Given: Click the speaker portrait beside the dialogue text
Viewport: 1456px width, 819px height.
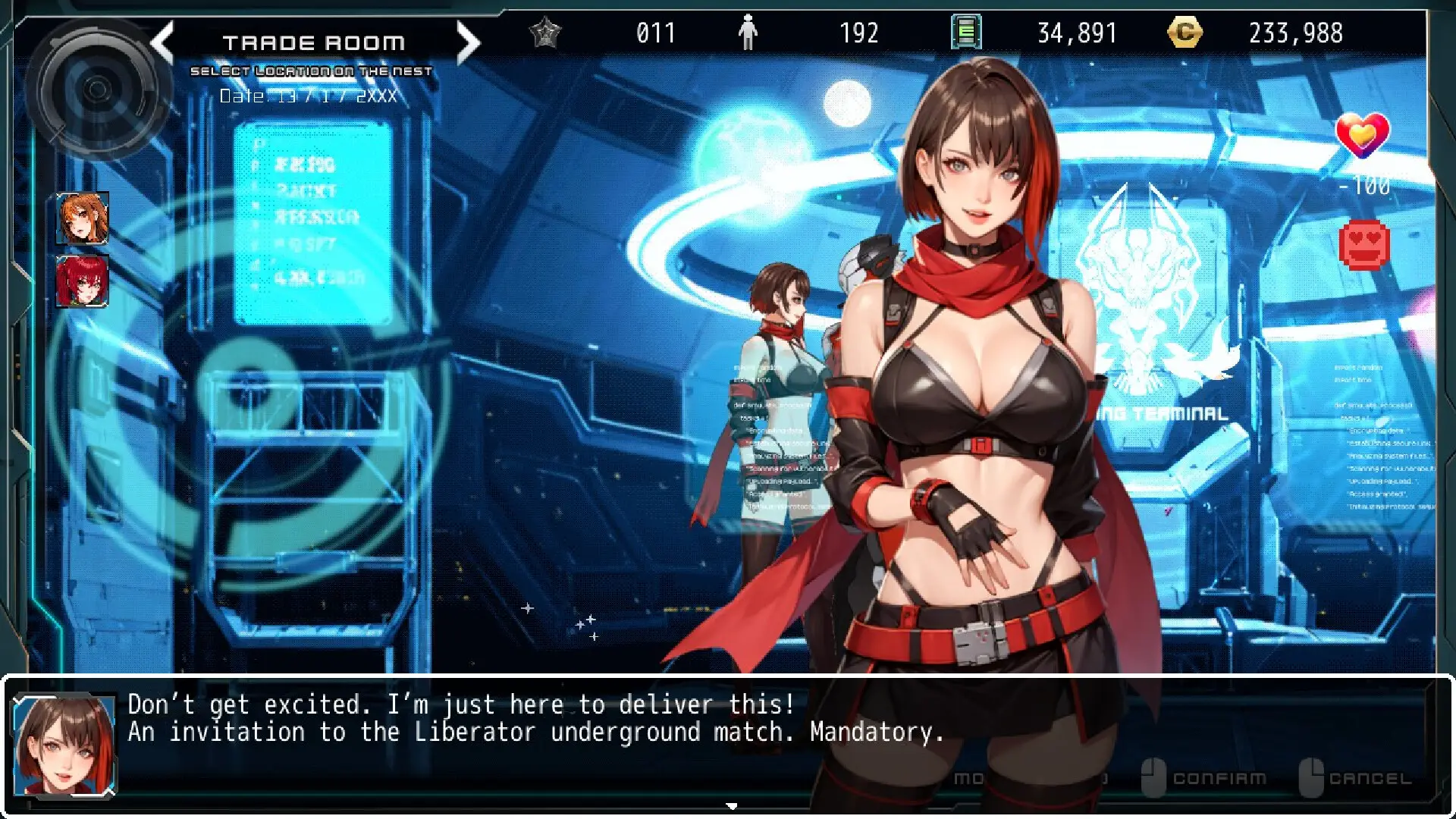Looking at the screenshot, I should coord(64,747).
